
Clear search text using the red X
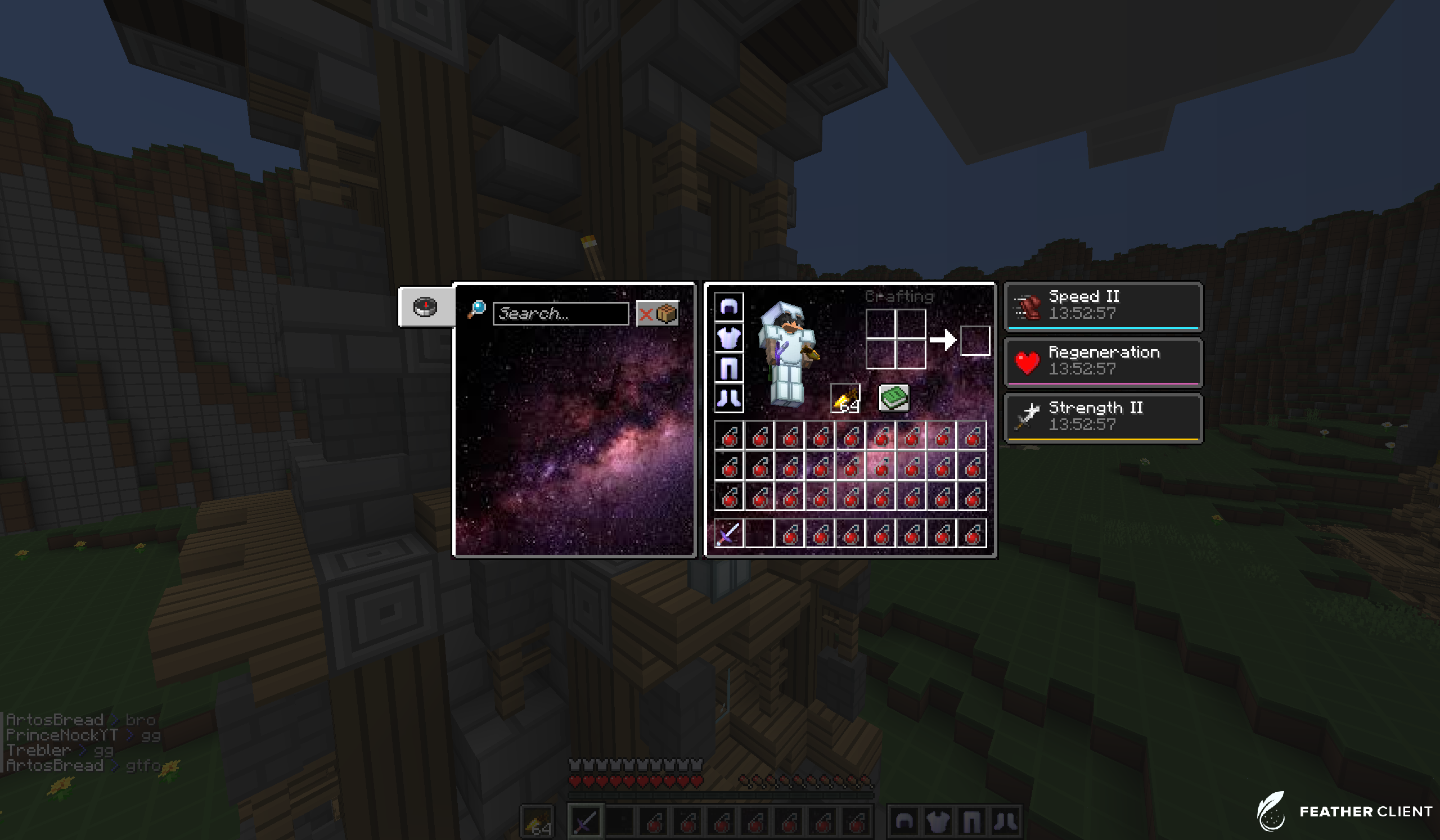coord(647,314)
